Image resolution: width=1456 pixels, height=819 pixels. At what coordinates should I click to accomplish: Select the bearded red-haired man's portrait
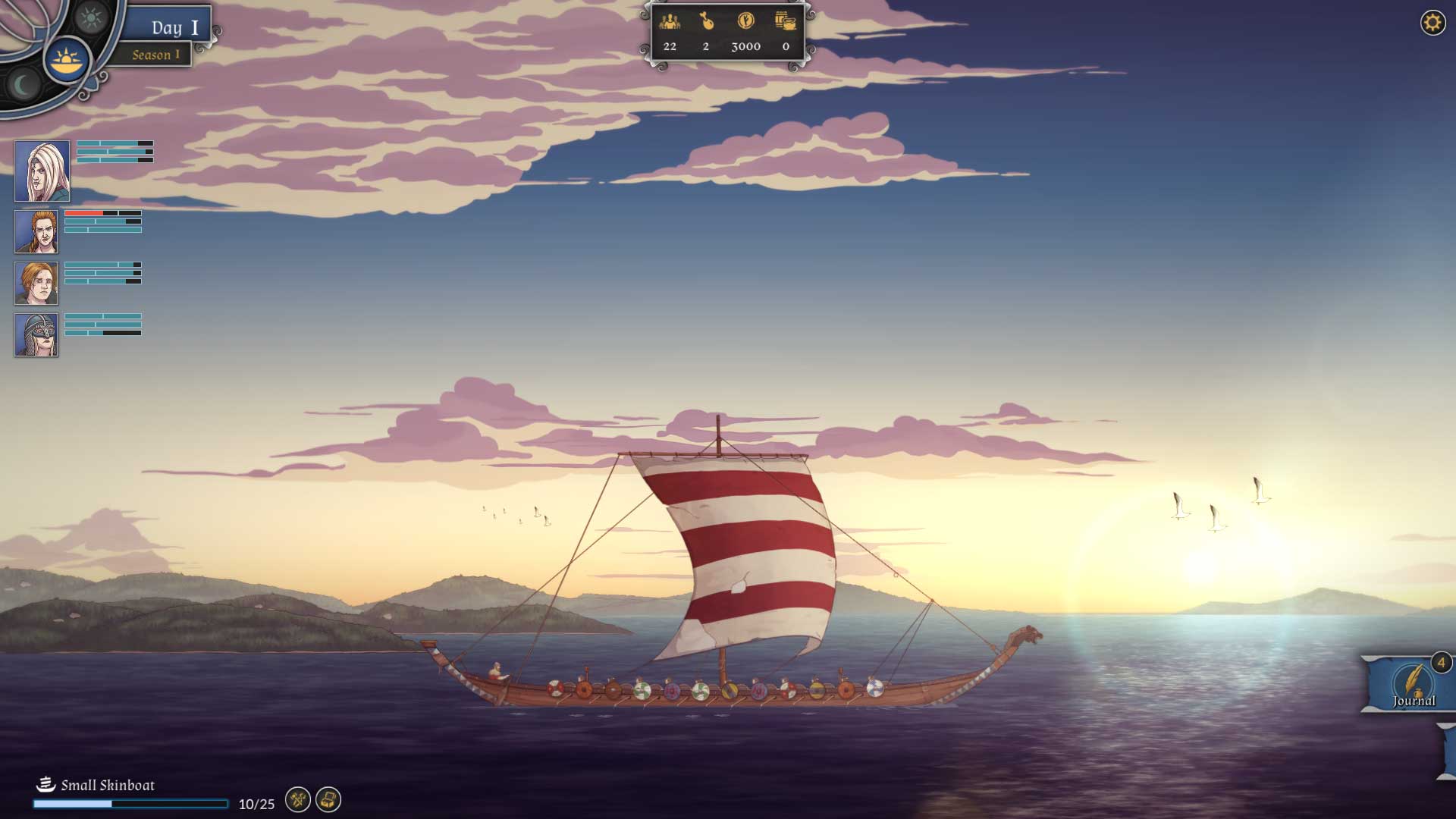[36, 232]
